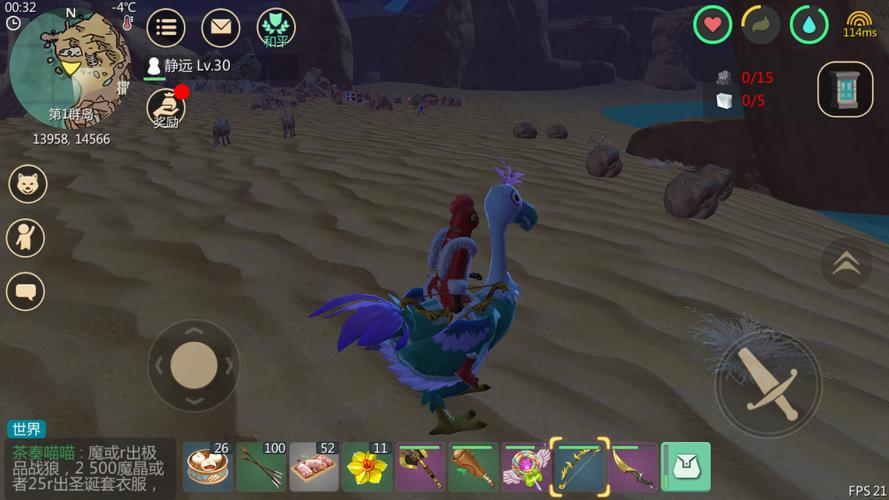This screenshot has width=889, height=500.
Task: Select the curved golden blade slot
Action: [633, 467]
